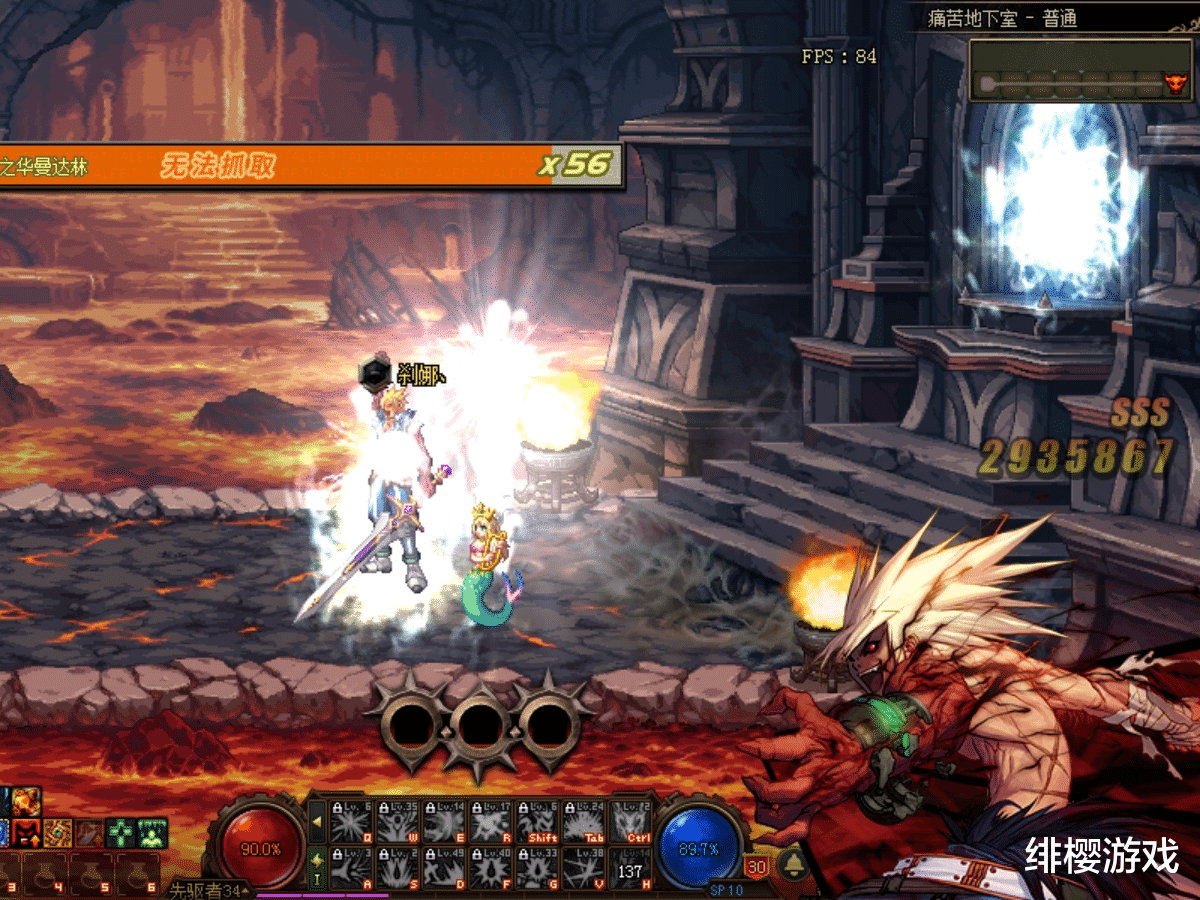Click the Ctrl-bound wolf face skill

point(632,822)
